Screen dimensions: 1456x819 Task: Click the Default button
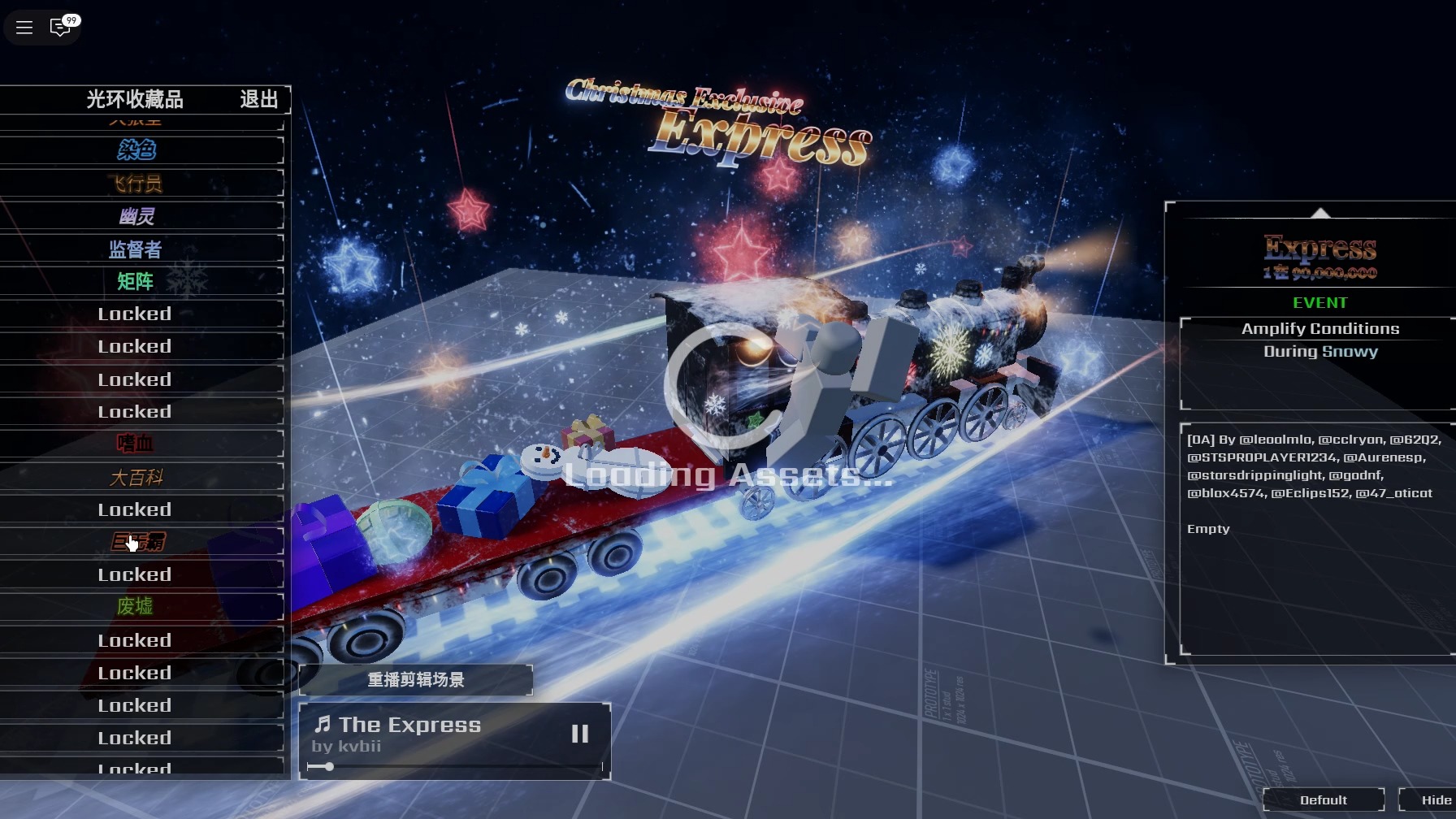click(1323, 800)
